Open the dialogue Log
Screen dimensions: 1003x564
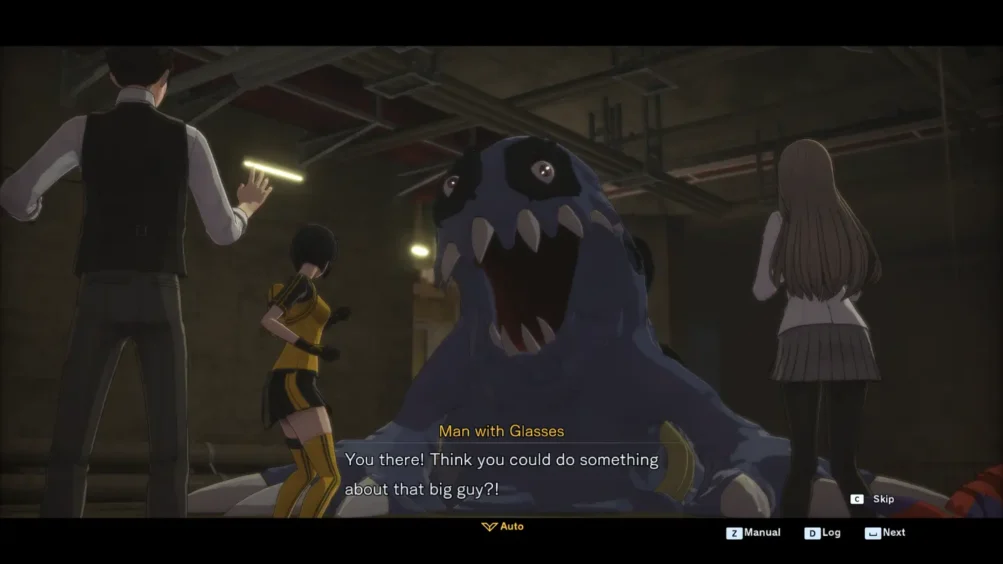[x=823, y=533]
